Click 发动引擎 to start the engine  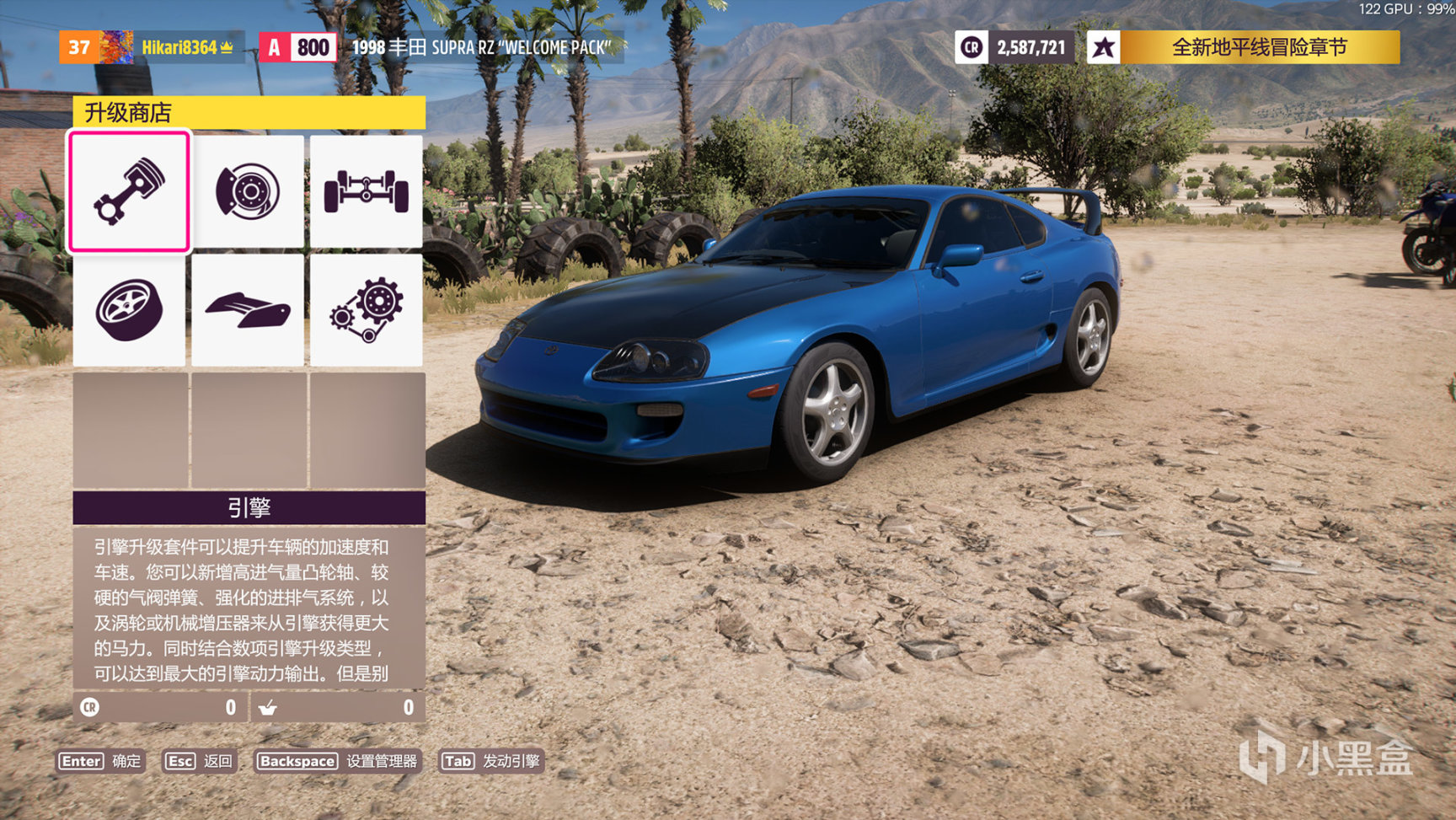tap(491, 761)
